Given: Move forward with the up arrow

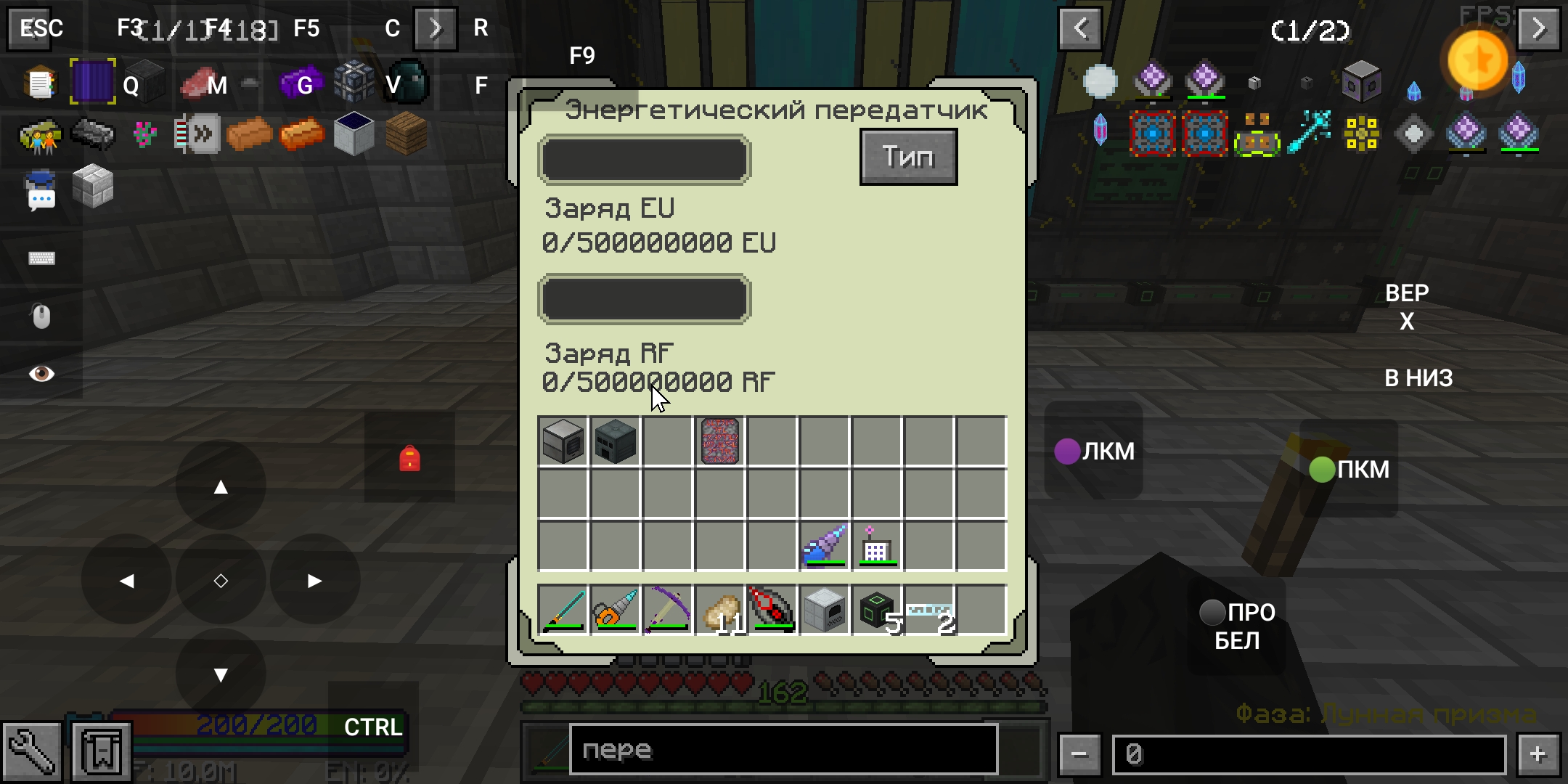Looking at the screenshot, I should 221,486.
